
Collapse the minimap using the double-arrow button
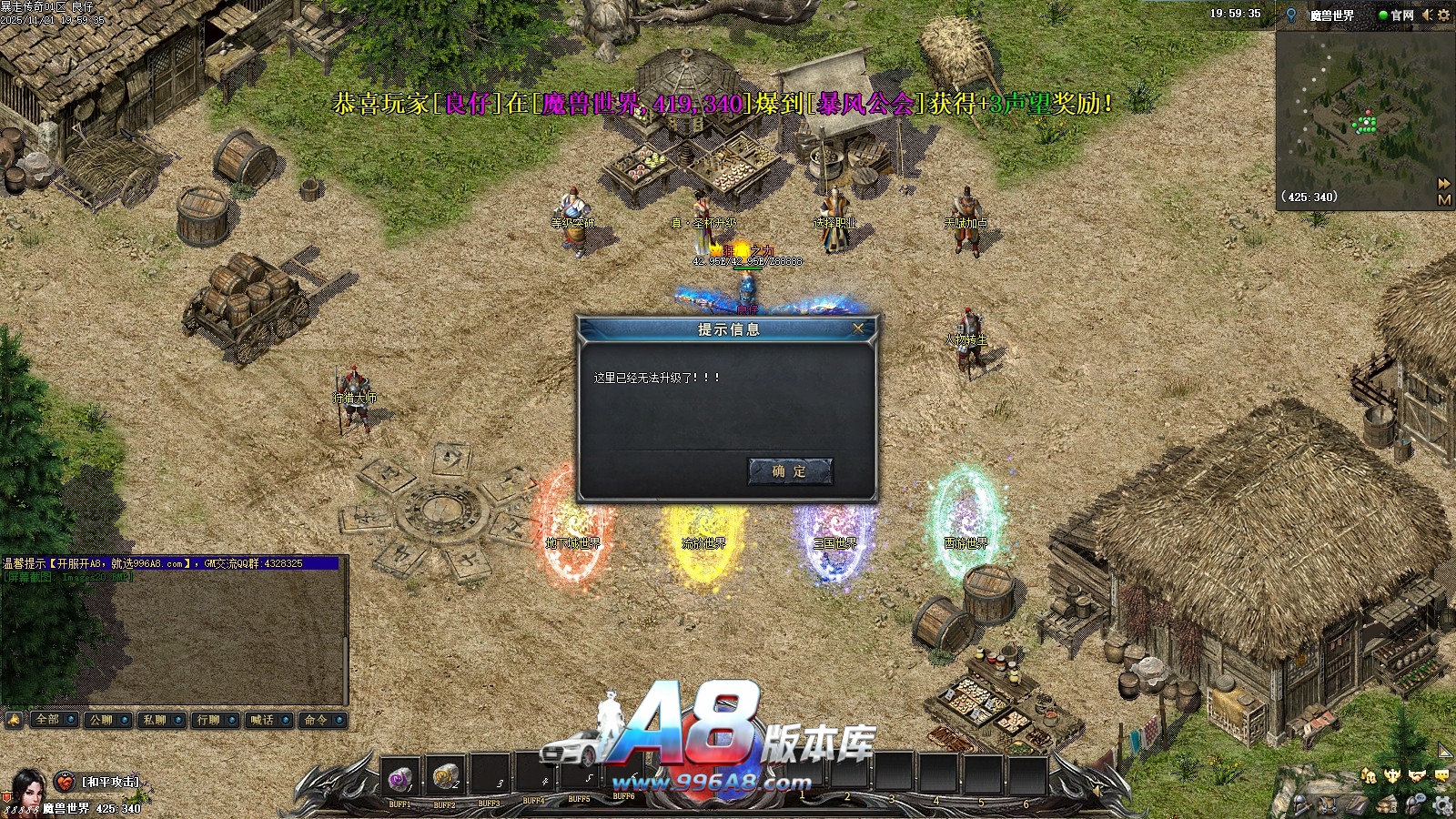click(1444, 184)
